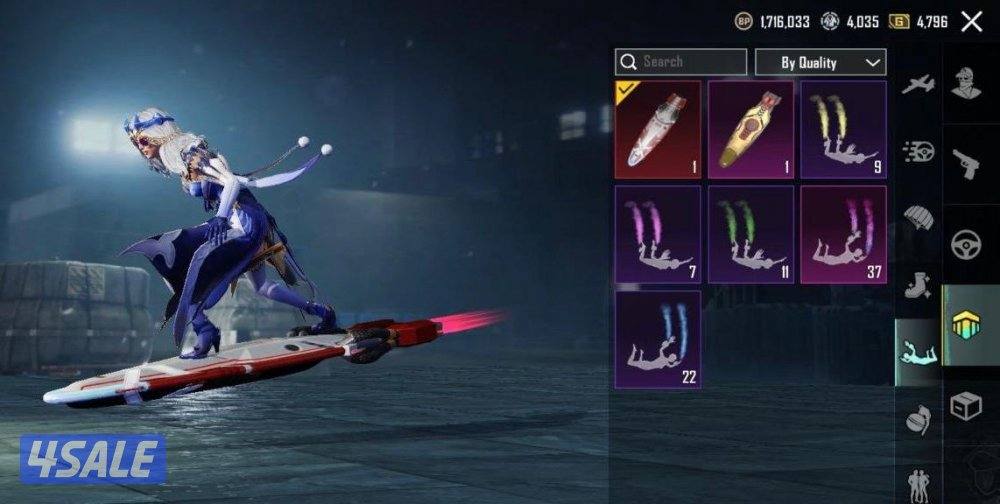The image size is (1000, 504).
Task: Switch to the pistol weapons category
Action: click(x=966, y=163)
